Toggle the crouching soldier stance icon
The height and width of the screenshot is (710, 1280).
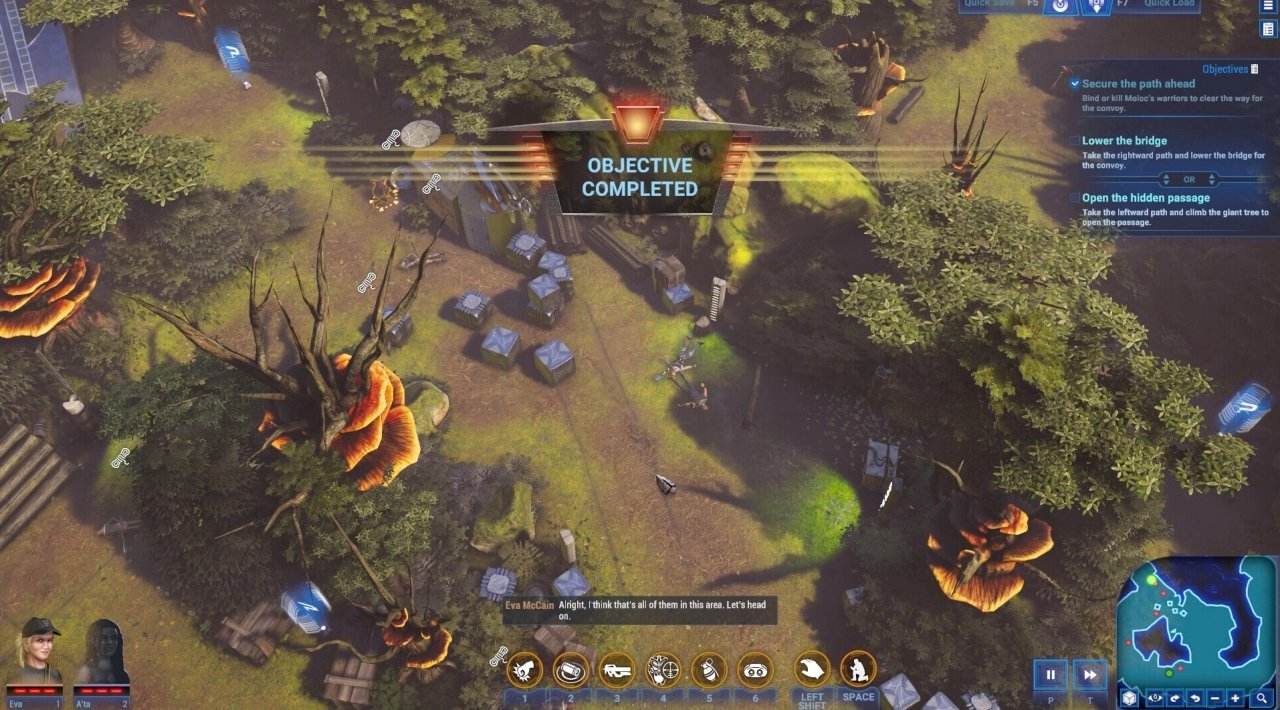coord(858,669)
